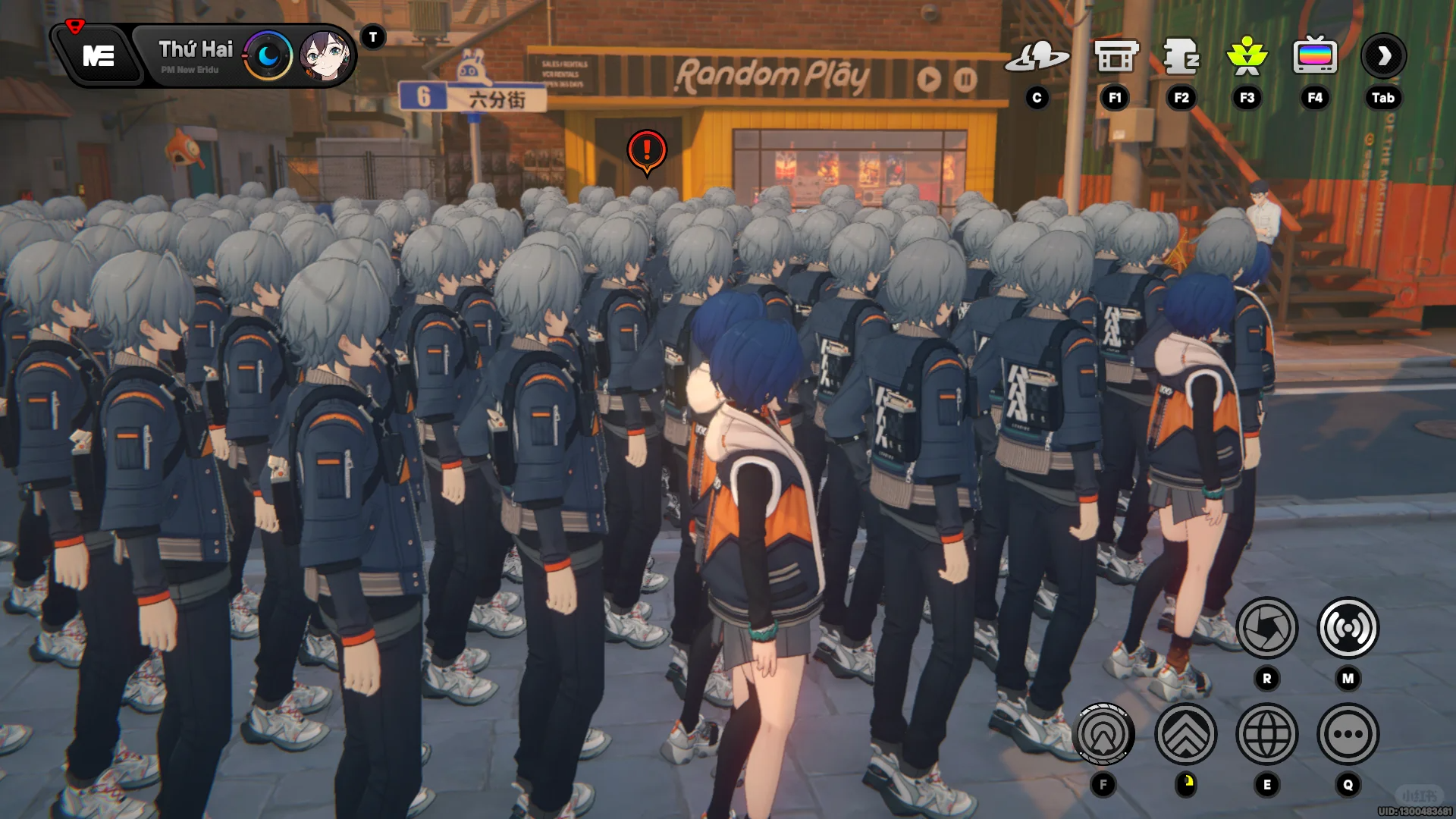Open the Thứ Hai schedule display

(x=196, y=50)
